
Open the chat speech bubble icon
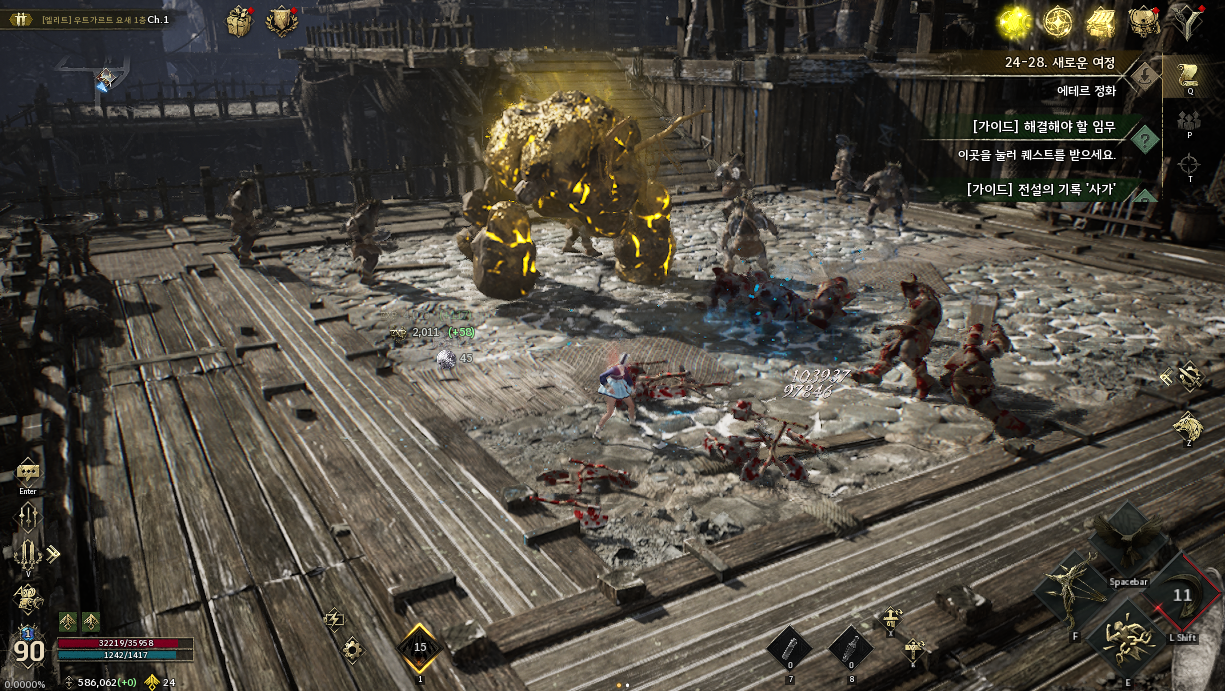[x=28, y=471]
